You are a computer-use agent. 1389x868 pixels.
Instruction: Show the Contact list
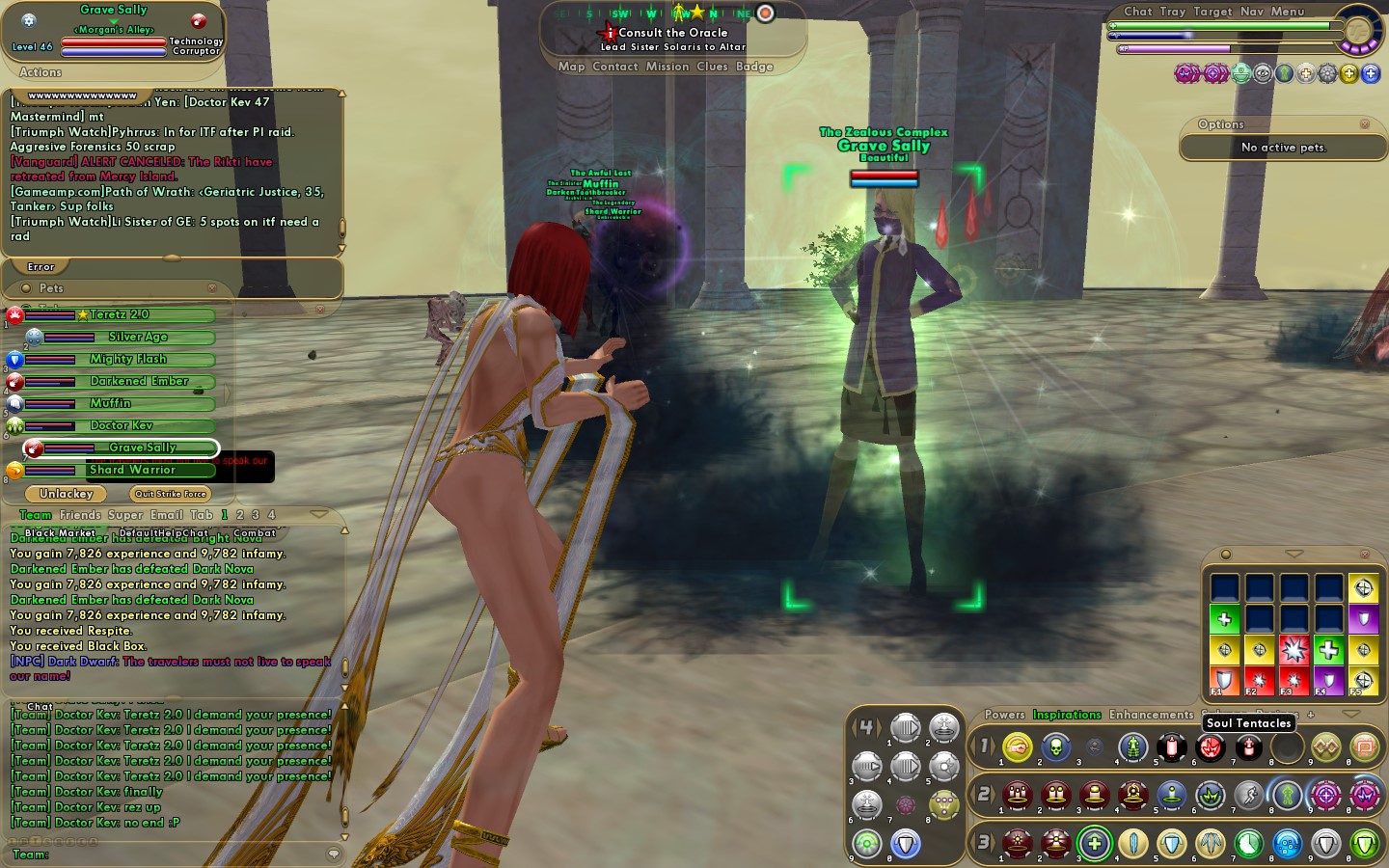click(614, 67)
